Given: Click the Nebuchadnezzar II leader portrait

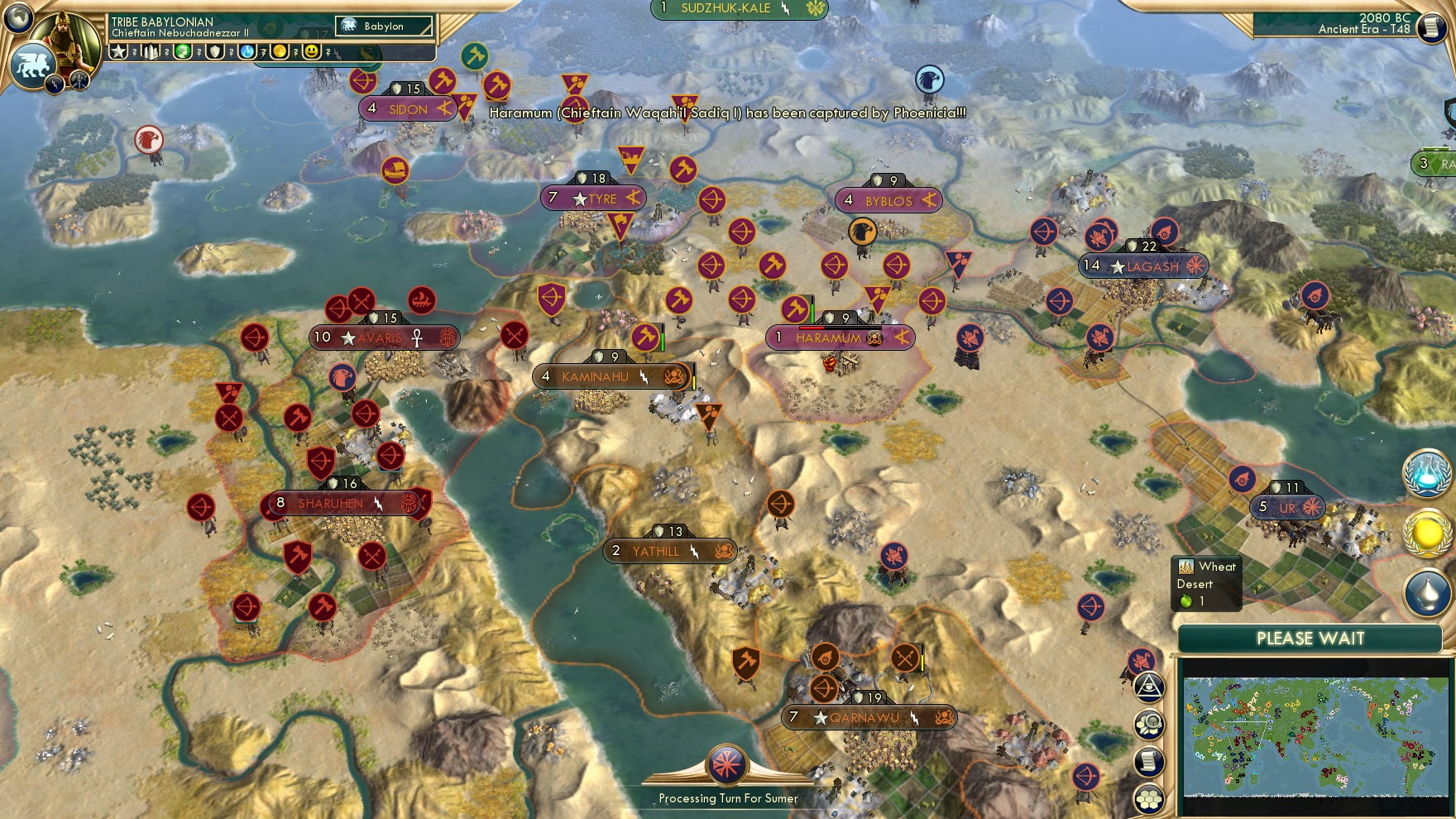Looking at the screenshot, I should [x=66, y=40].
